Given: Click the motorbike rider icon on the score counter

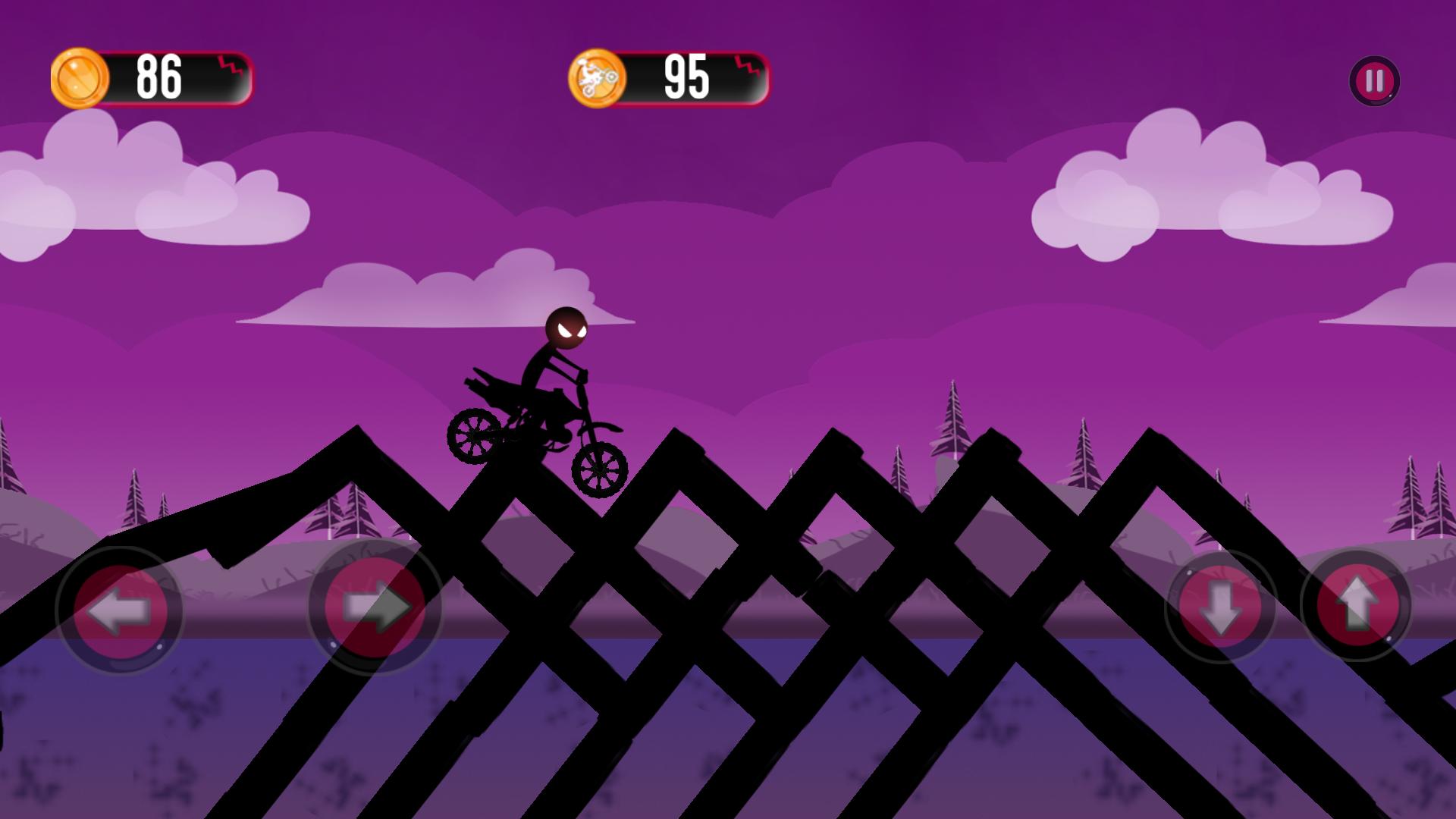Looking at the screenshot, I should (x=596, y=76).
